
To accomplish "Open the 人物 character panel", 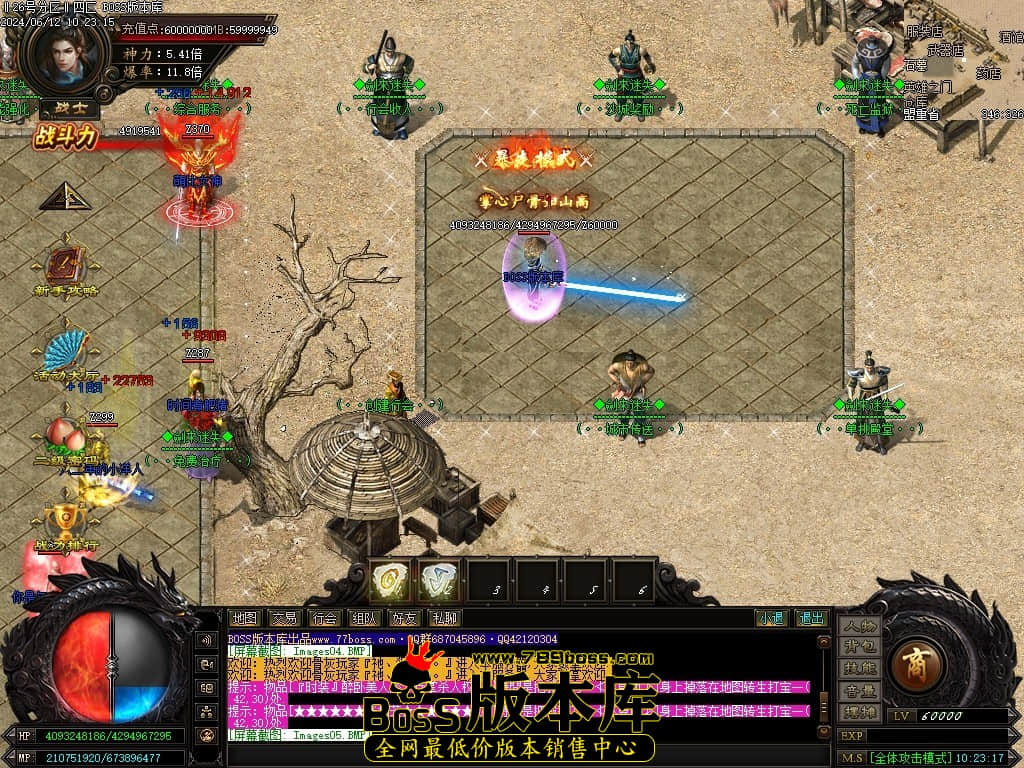I will point(859,627).
